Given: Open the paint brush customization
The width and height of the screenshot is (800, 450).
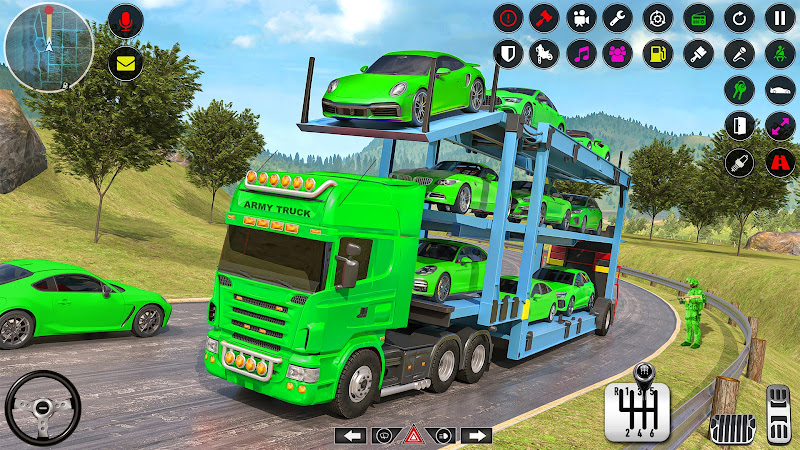Looking at the screenshot, I should [x=698, y=52].
